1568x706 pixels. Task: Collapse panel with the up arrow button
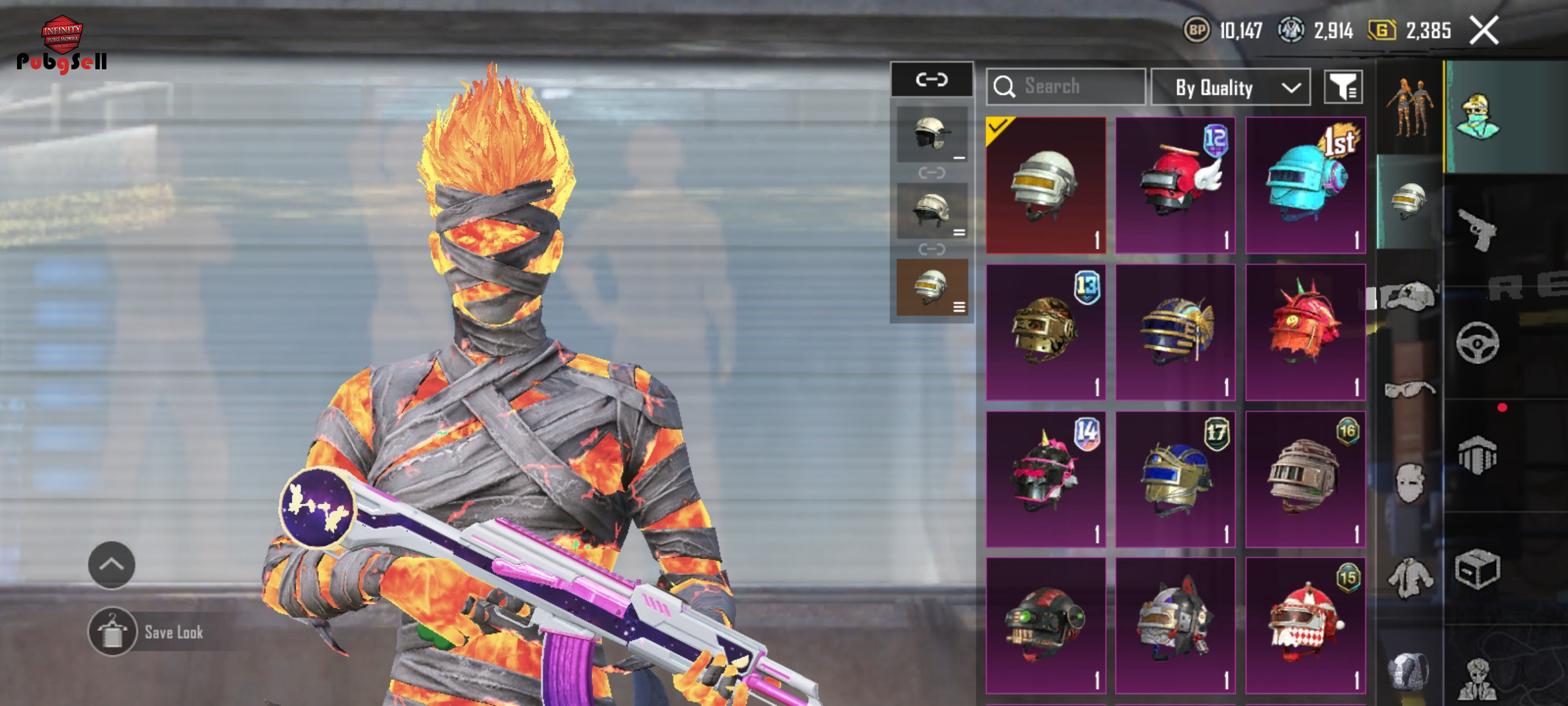click(112, 565)
